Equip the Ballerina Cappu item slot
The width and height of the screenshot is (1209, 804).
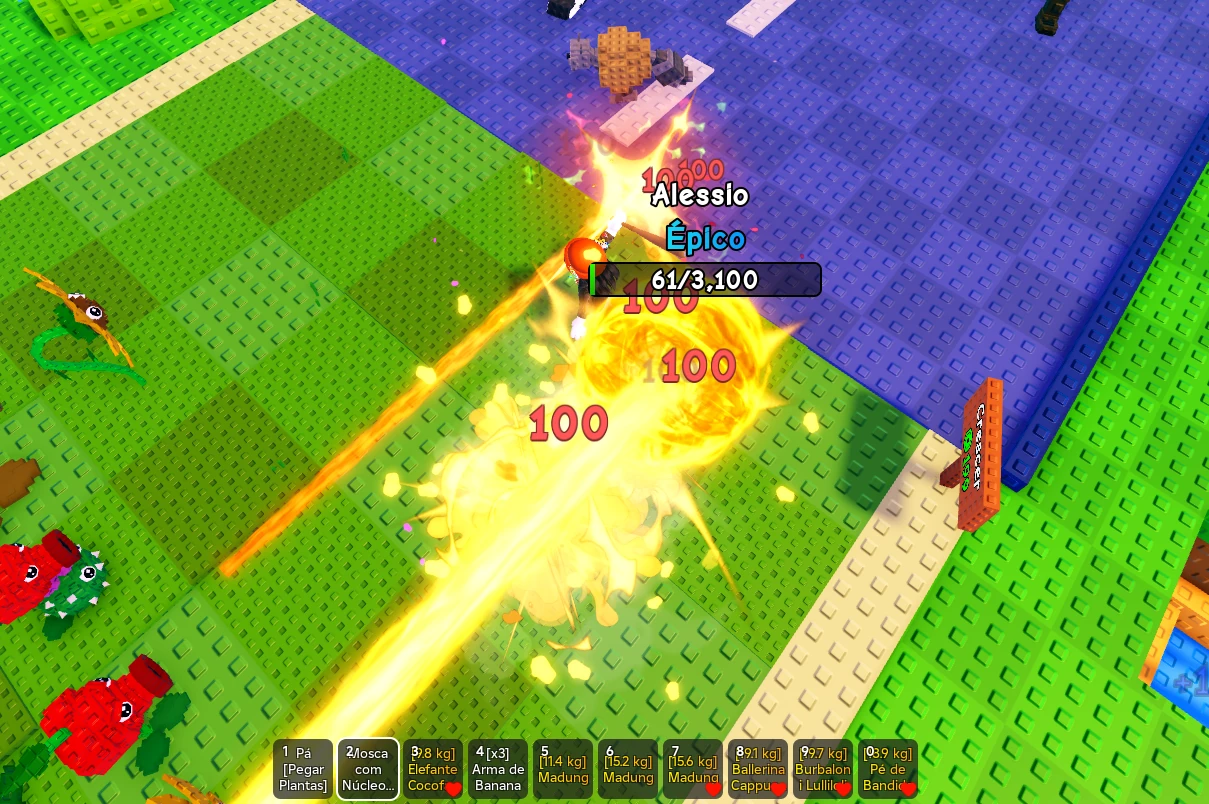pos(758,769)
